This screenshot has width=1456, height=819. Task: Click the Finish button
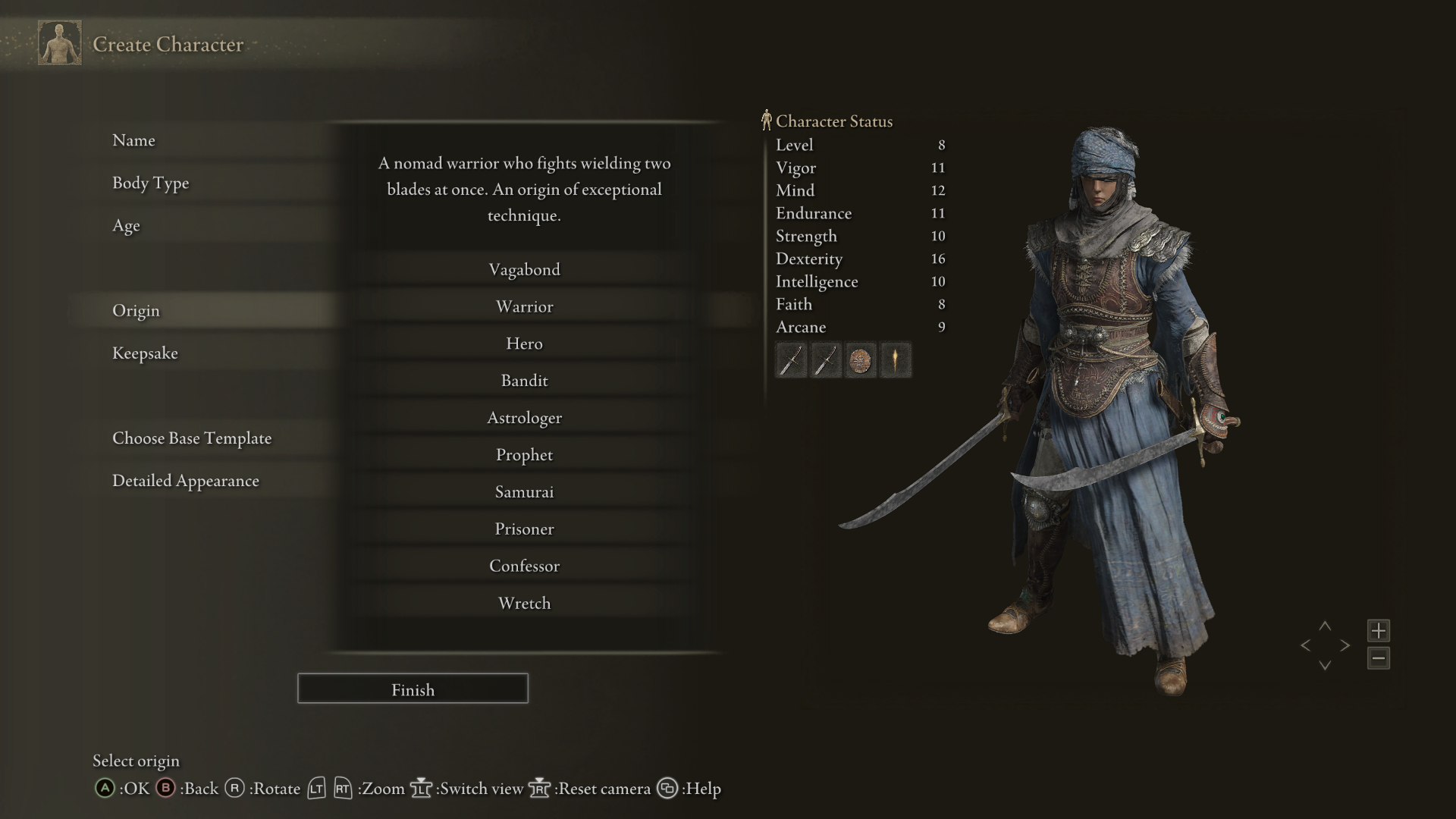point(413,689)
